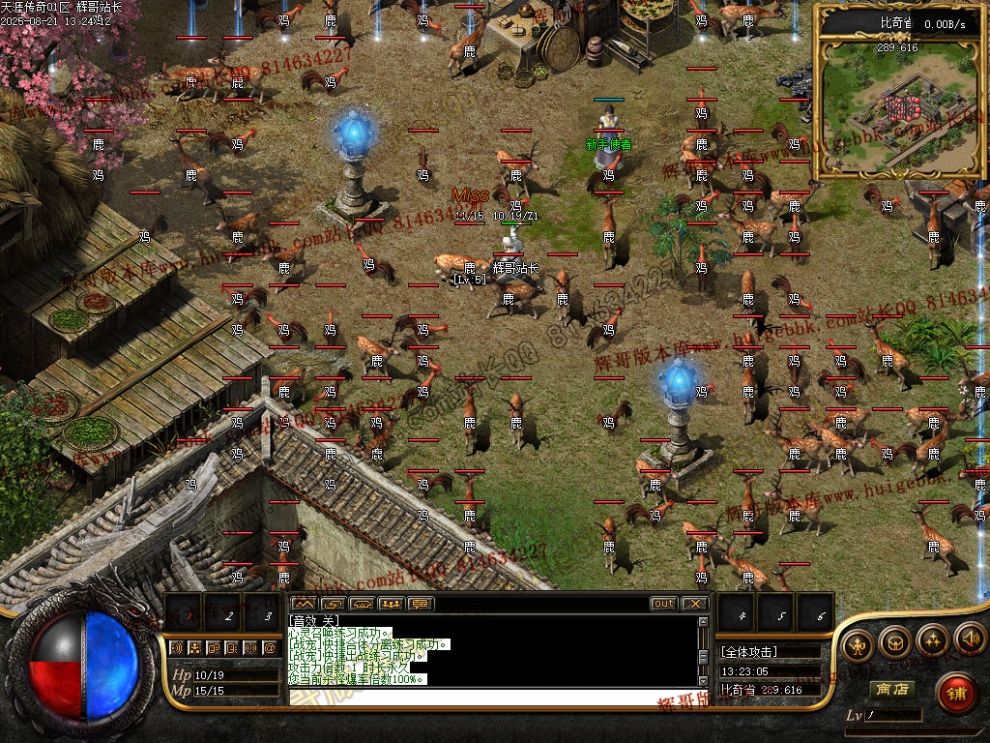Click the red 铺 stall button
Viewport: 990px width, 743px height.
pos(956,693)
